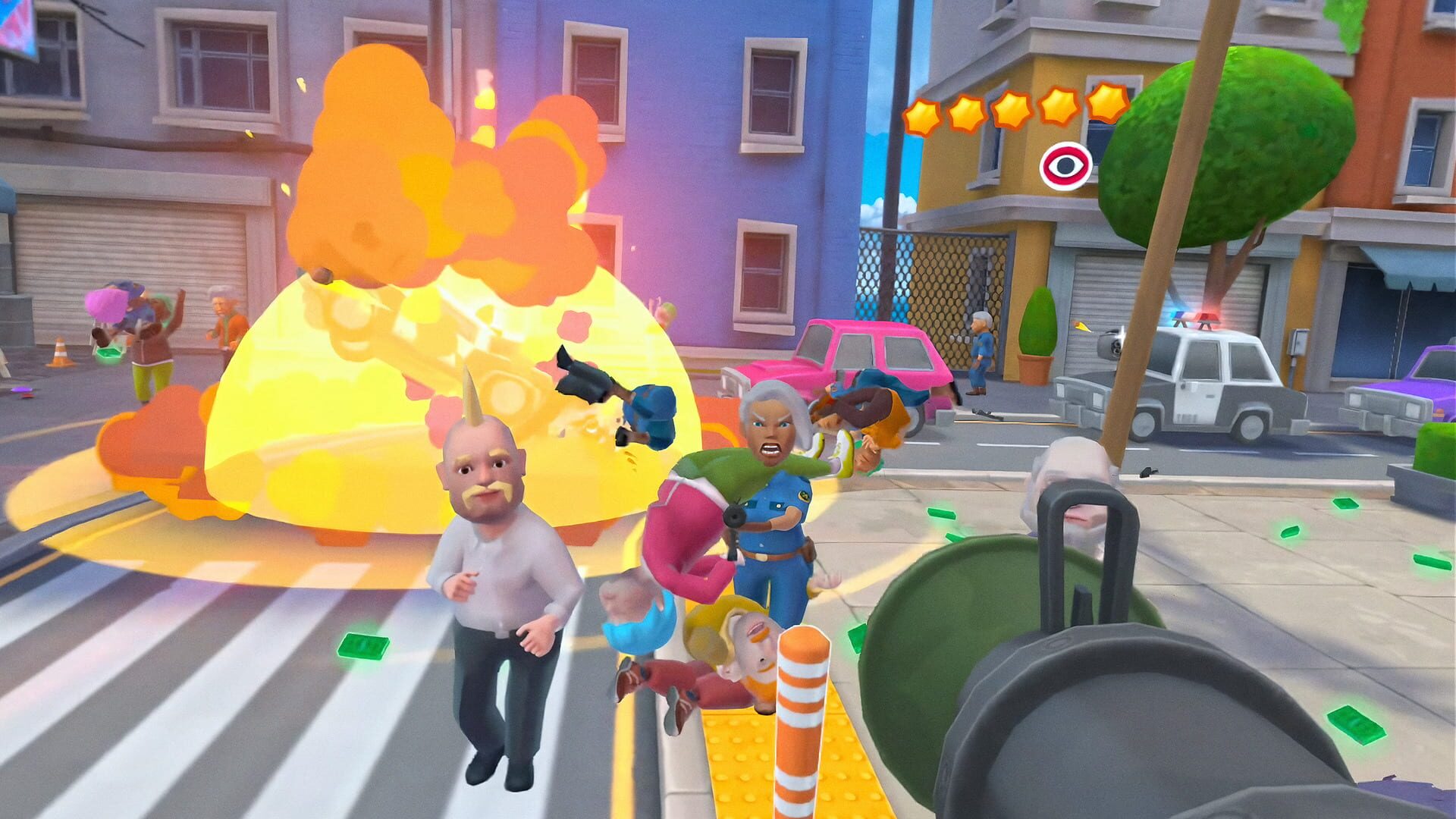
Task: Click the traffic cone near the left crowd
Action: pyautogui.click(x=61, y=350)
